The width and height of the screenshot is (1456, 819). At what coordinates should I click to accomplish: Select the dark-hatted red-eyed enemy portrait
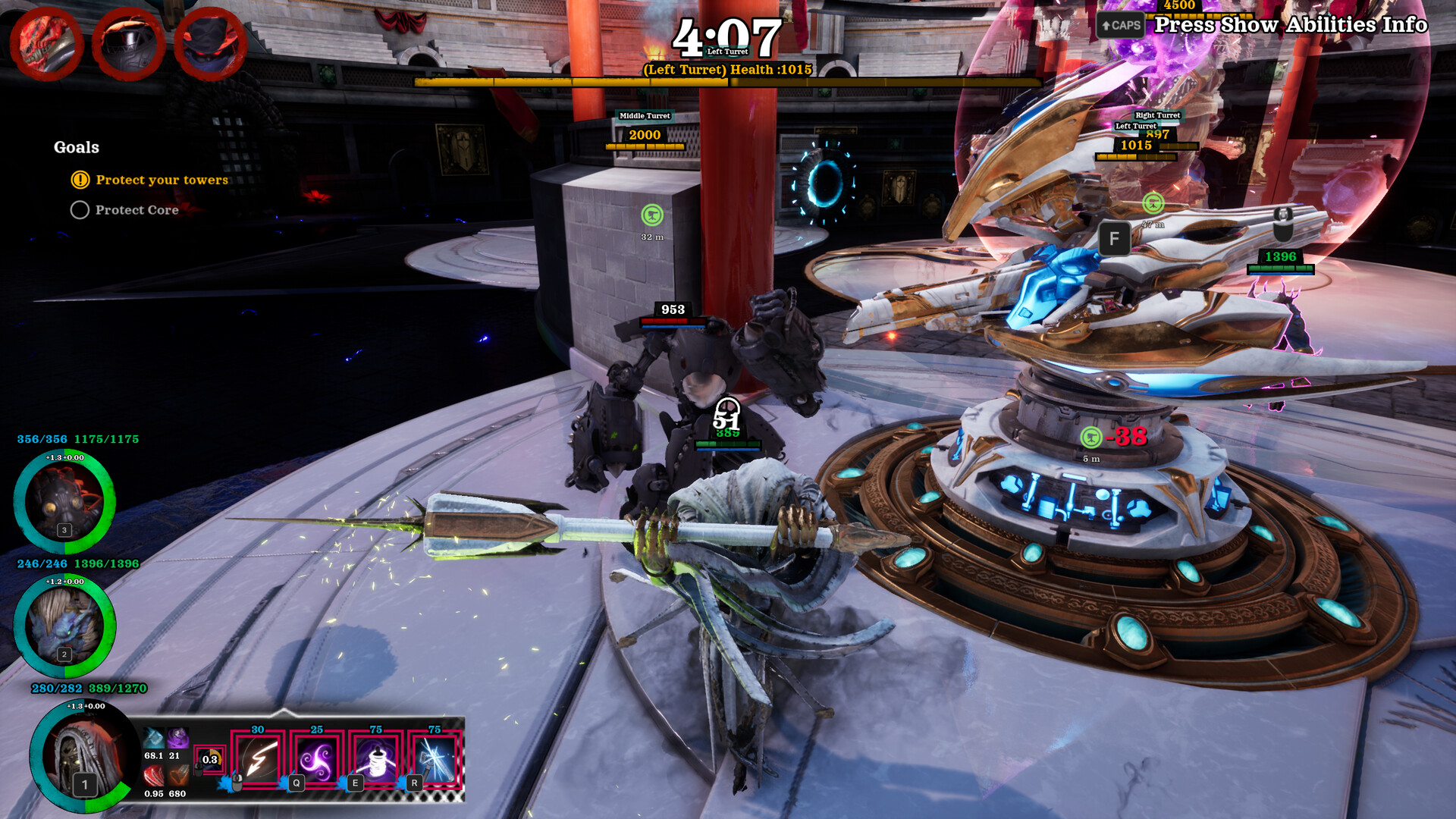[x=210, y=43]
